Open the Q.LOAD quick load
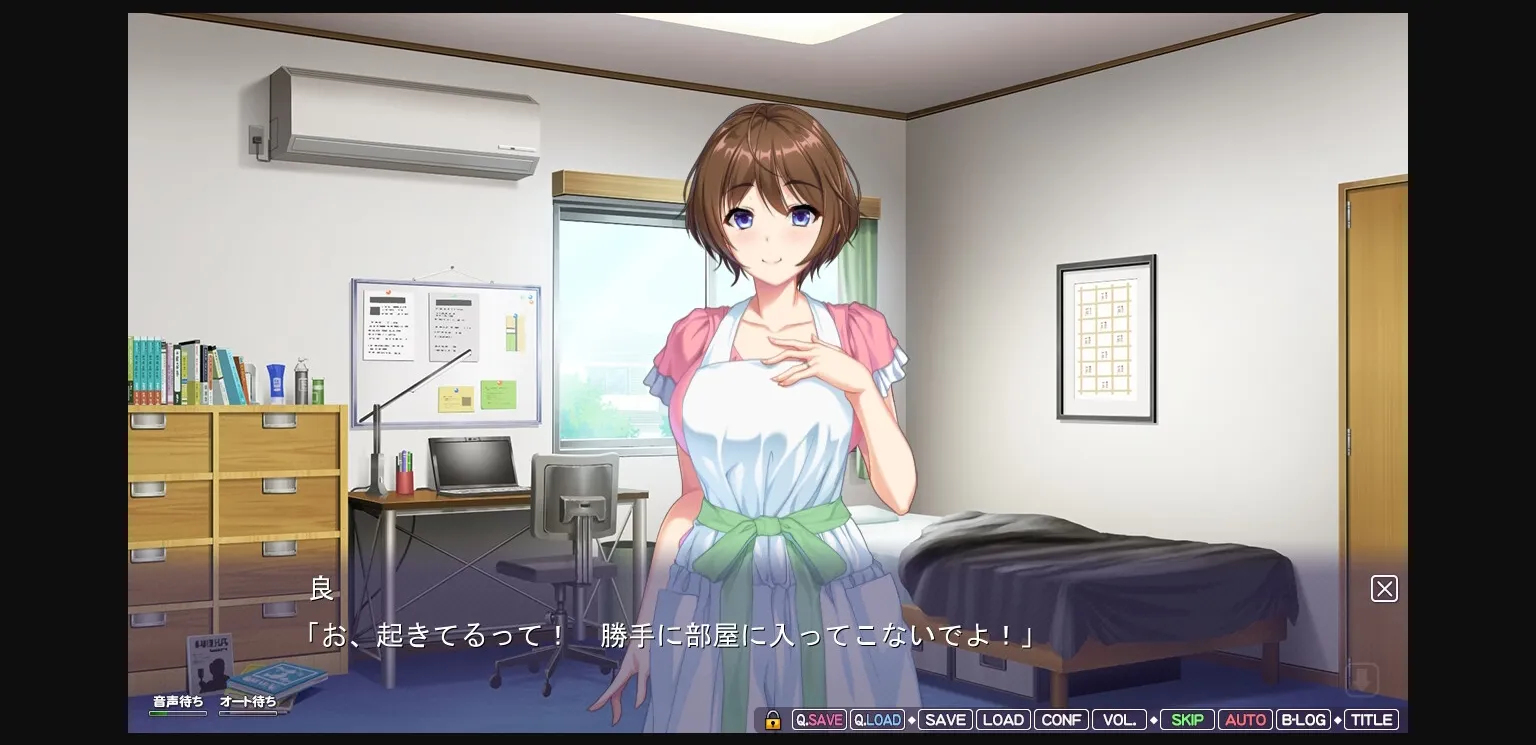The height and width of the screenshot is (745, 1536). coord(877,719)
